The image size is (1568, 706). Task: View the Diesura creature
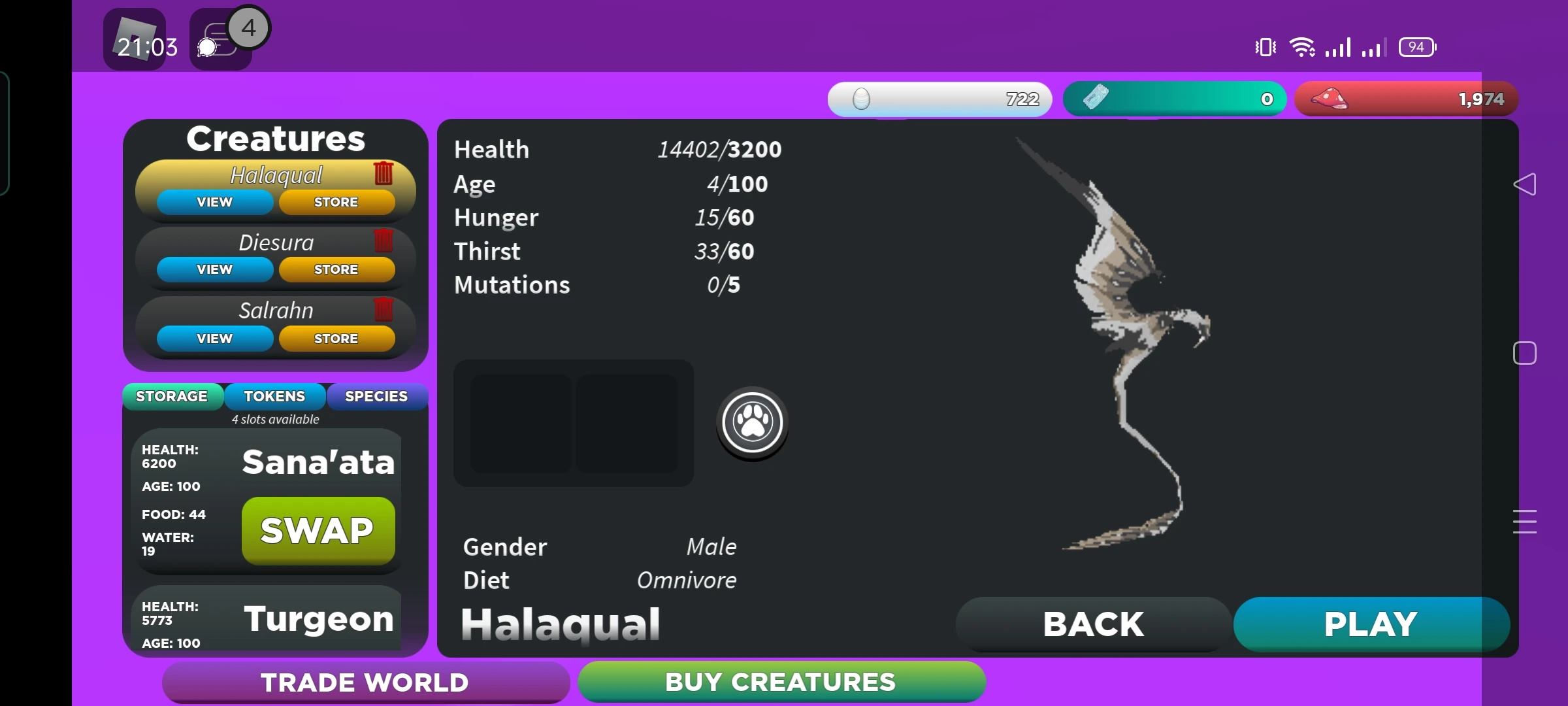214,269
